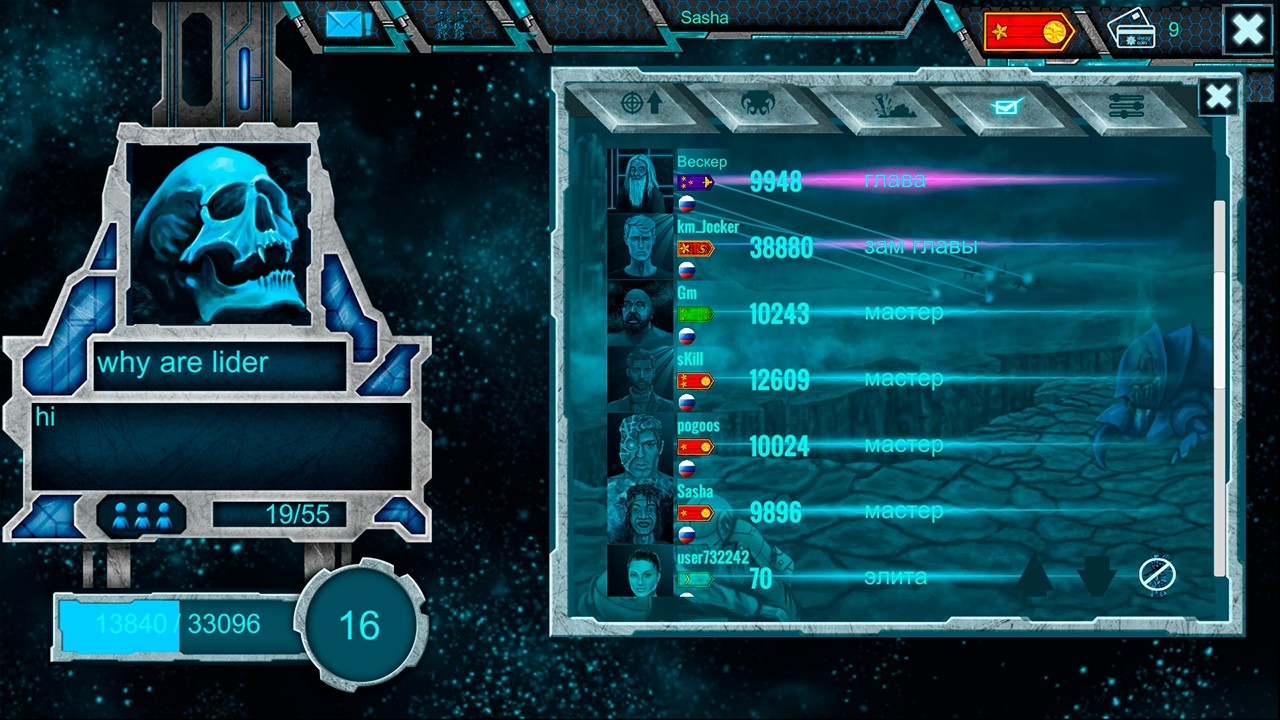The height and width of the screenshot is (720, 1280).
Task: Open the settings sliders icon in the clan window
Action: pos(1125,104)
